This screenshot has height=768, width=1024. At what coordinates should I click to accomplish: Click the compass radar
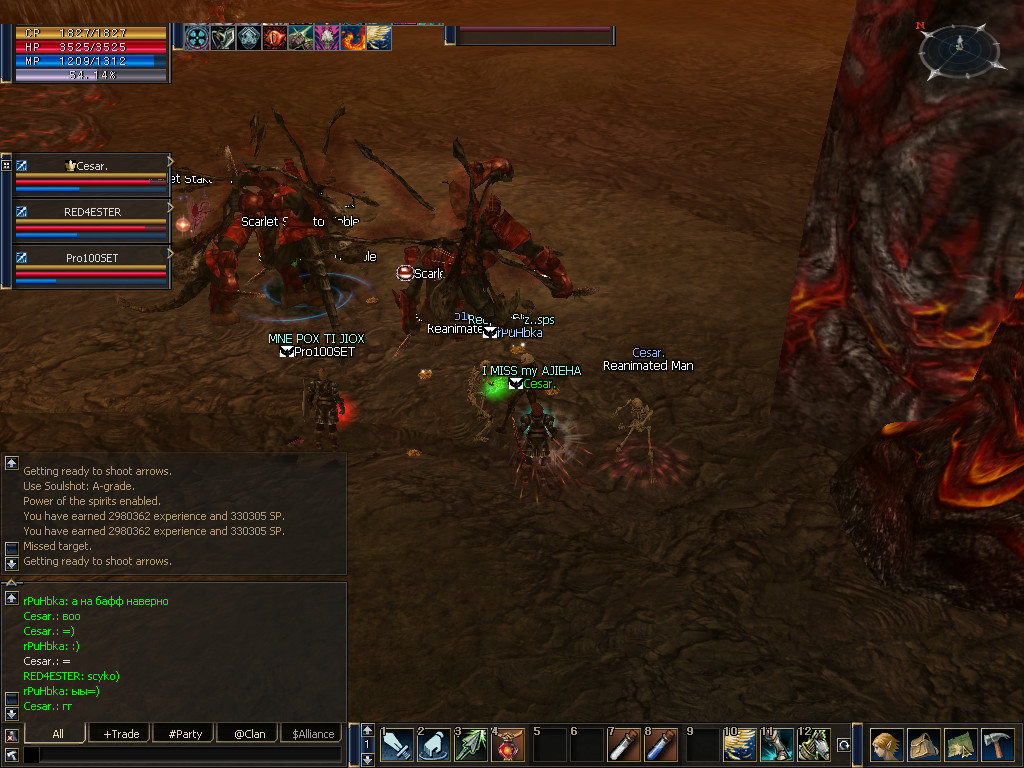pos(958,51)
